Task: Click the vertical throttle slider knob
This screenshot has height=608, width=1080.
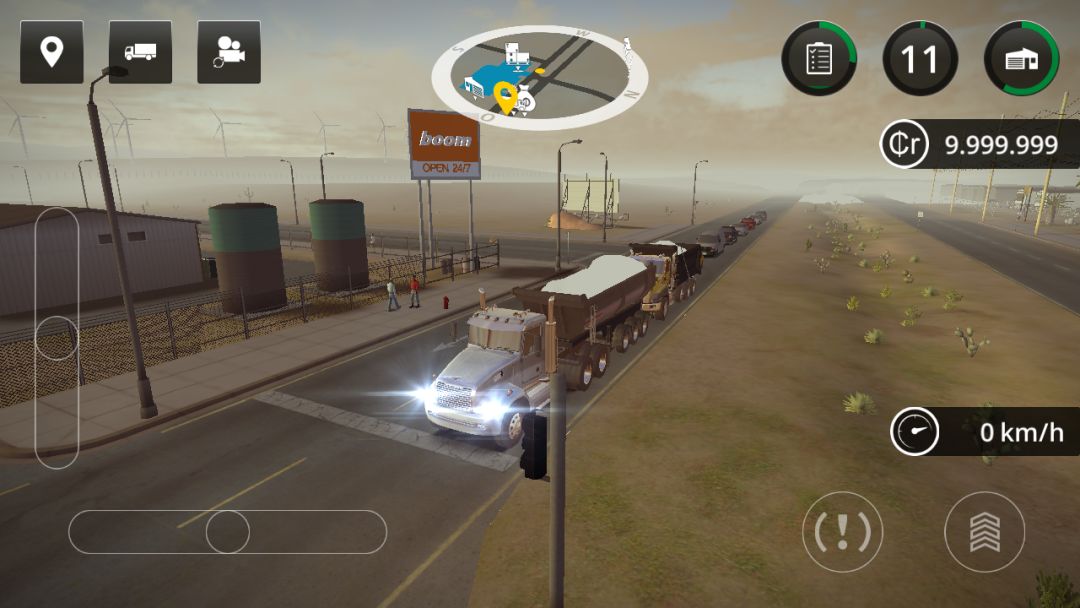Action: click(x=57, y=338)
